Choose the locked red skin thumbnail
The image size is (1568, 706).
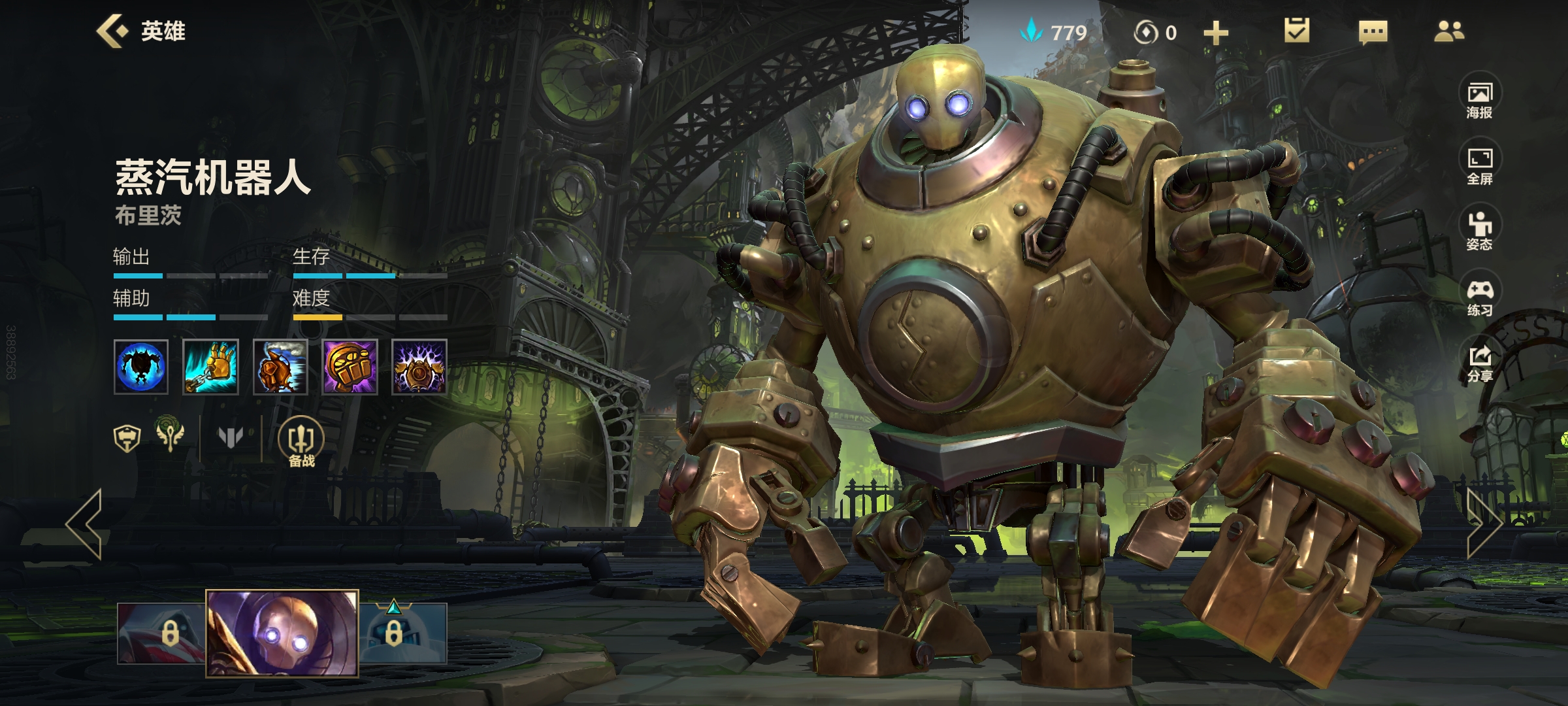pos(162,633)
